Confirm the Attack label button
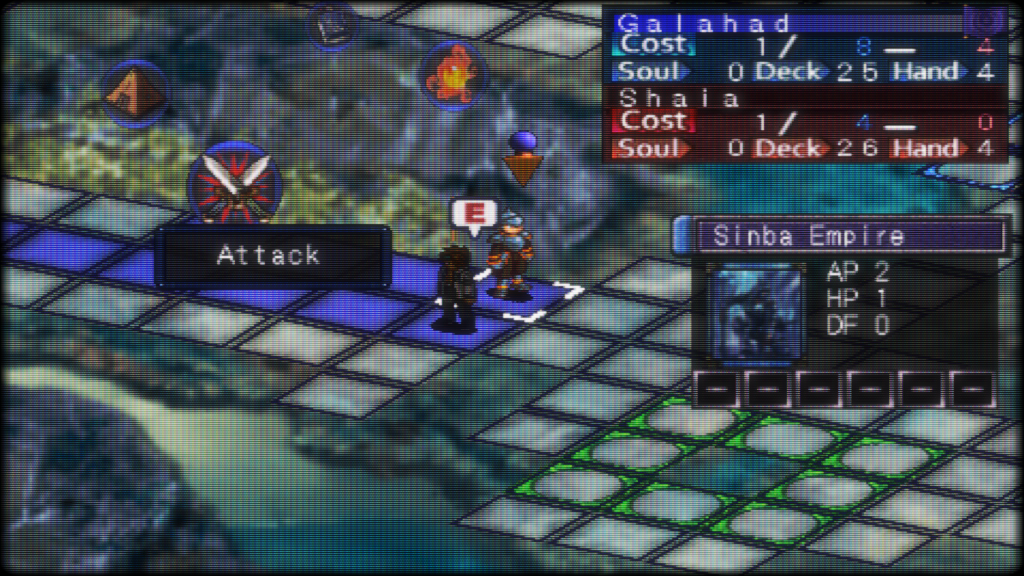1024x576 pixels. (x=270, y=256)
